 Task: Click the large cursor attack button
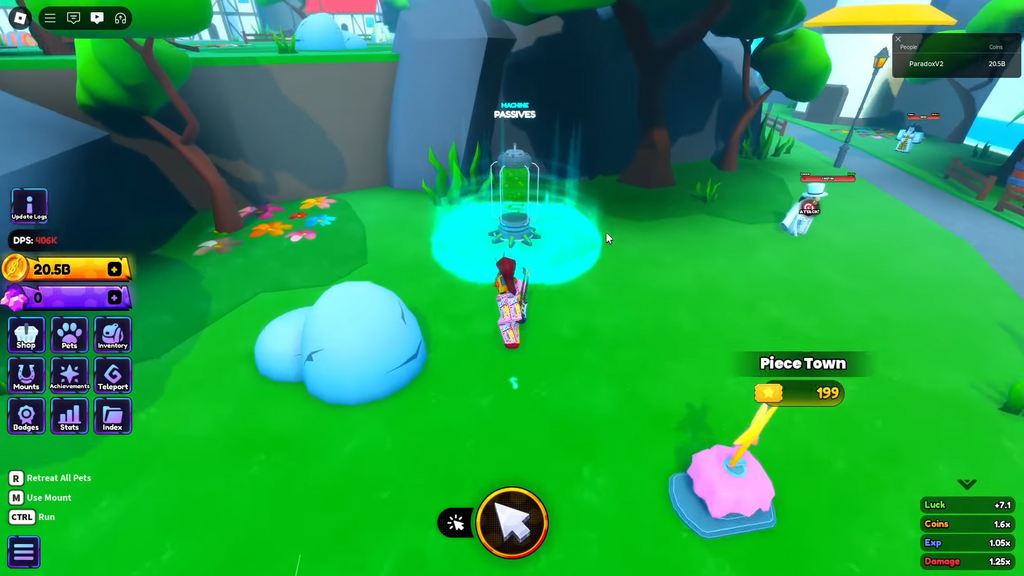coord(512,522)
